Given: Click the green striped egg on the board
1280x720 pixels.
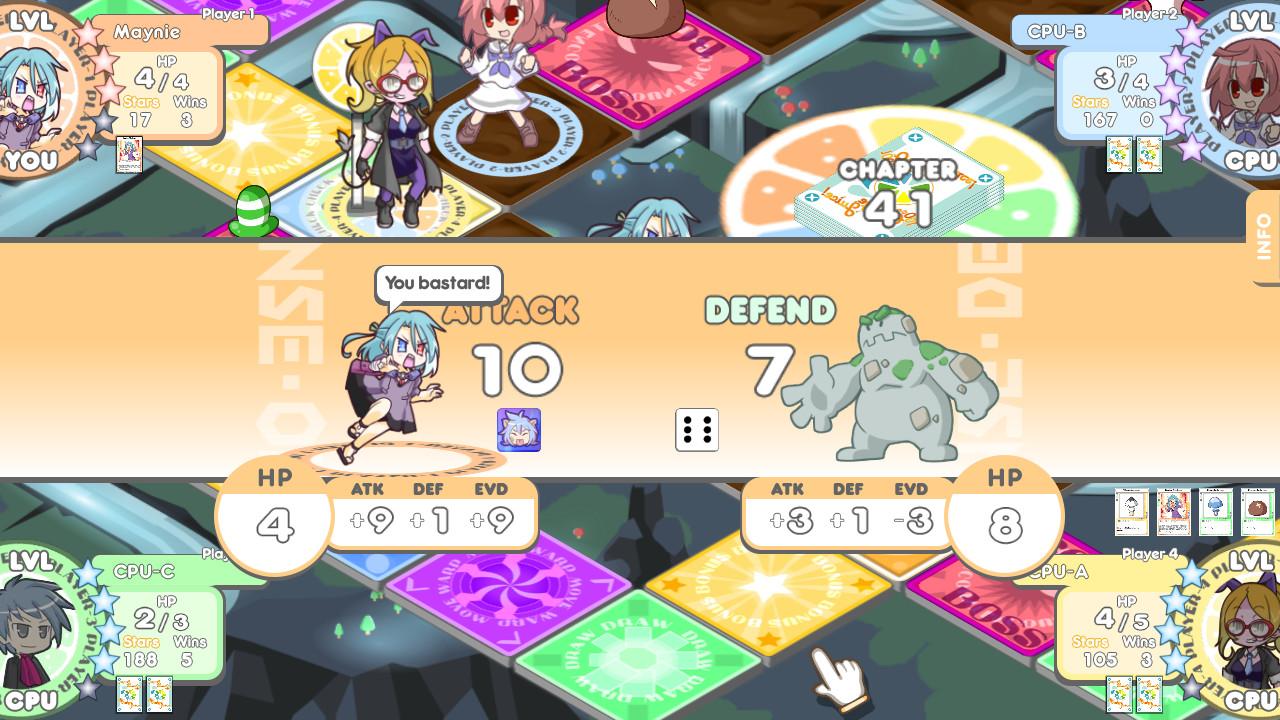Looking at the screenshot, I should (255, 207).
